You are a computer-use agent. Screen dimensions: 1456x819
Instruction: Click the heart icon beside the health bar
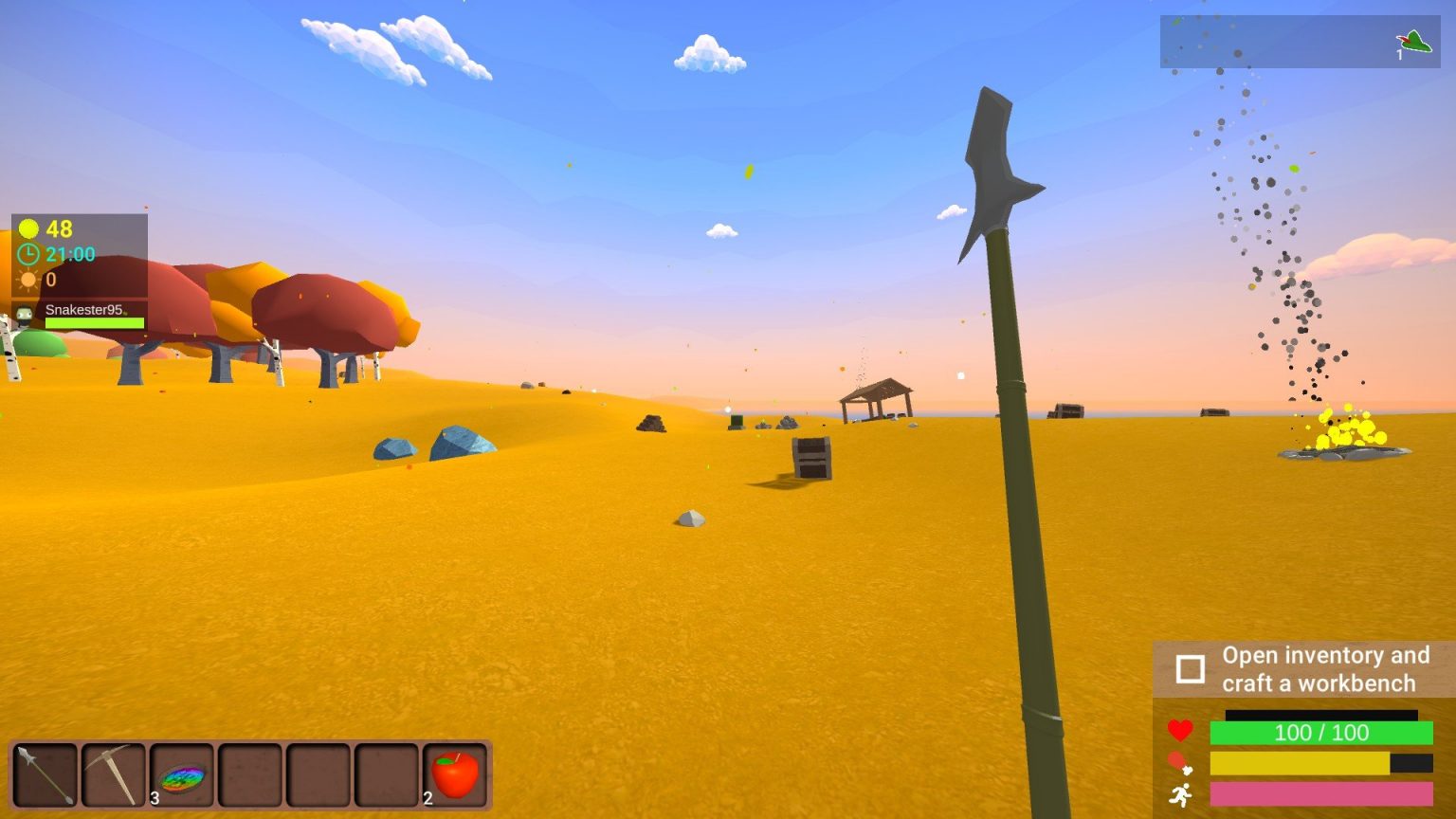pyautogui.click(x=1180, y=732)
